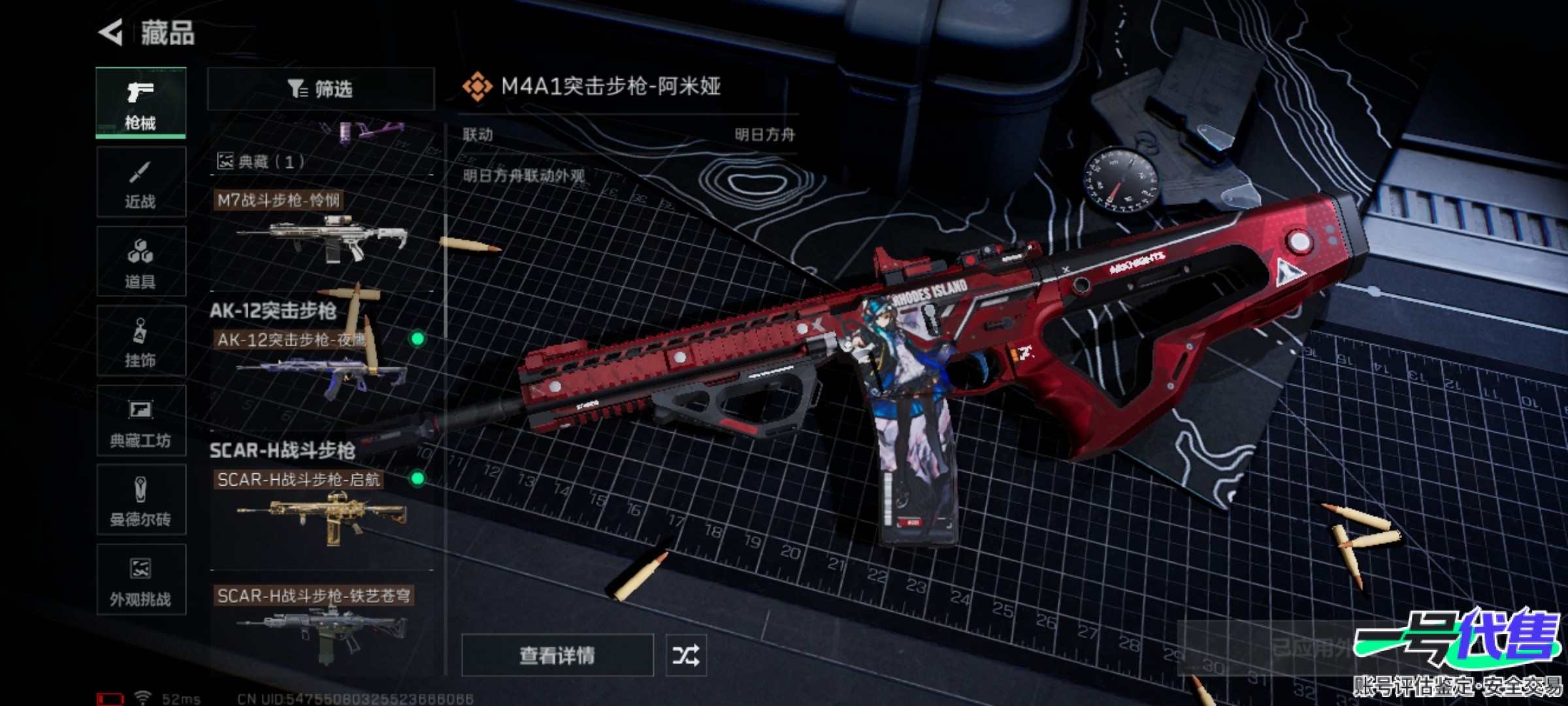Click the shuffle arrows button

click(x=685, y=655)
